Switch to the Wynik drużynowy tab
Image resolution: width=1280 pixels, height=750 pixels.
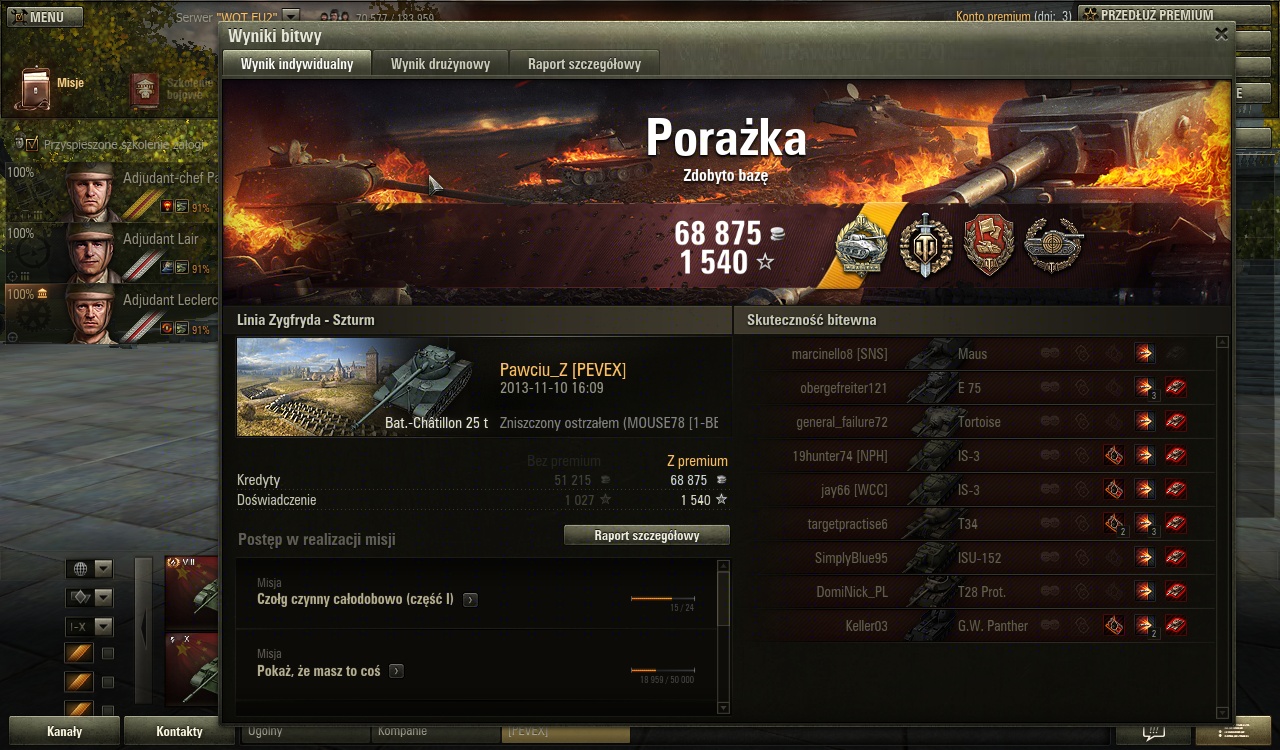440,64
